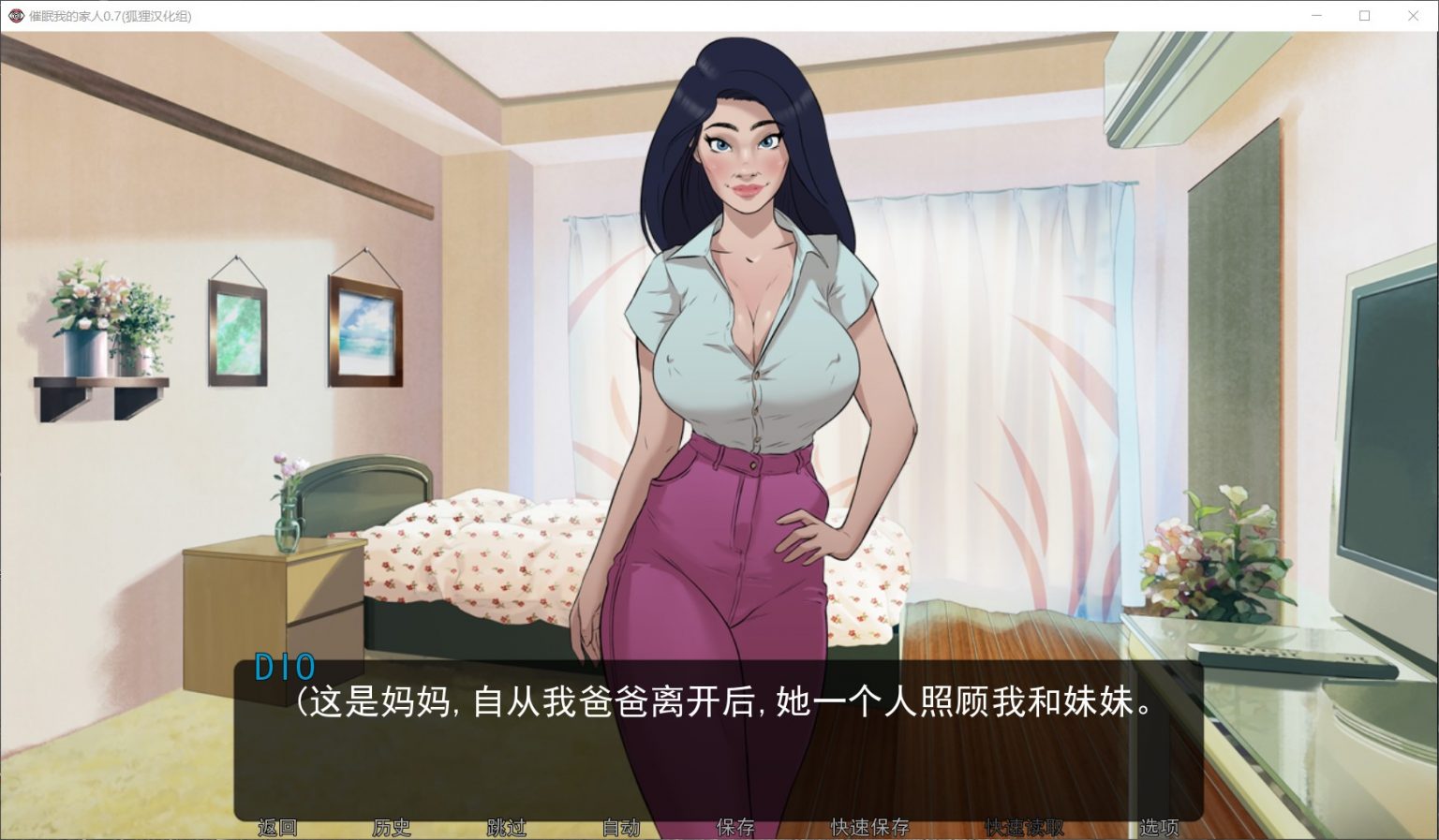Image resolution: width=1439 pixels, height=840 pixels.
Task: Click the maximize icon on the title bar
Action: click(x=1365, y=15)
